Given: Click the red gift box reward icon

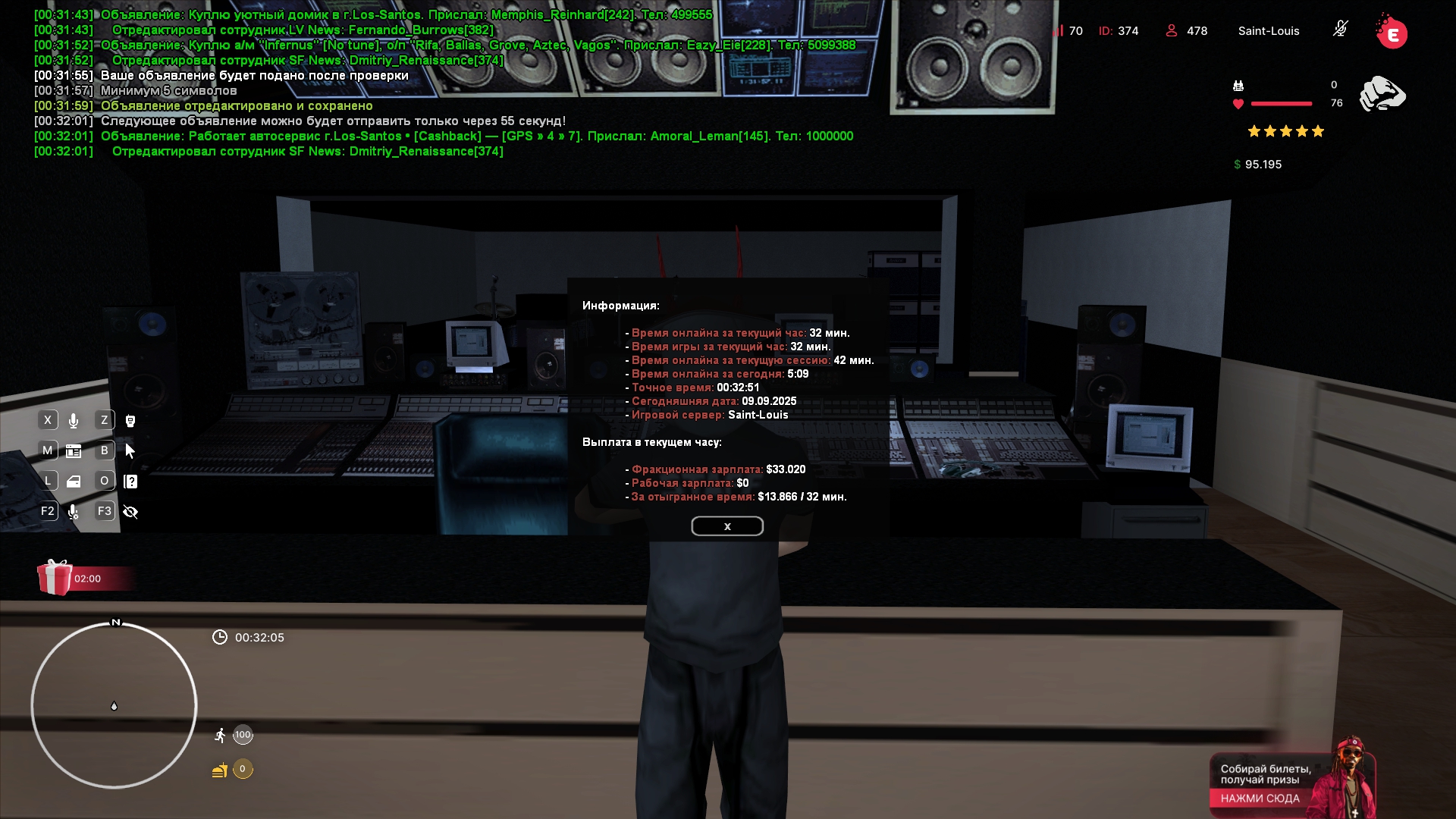Looking at the screenshot, I should (55, 578).
